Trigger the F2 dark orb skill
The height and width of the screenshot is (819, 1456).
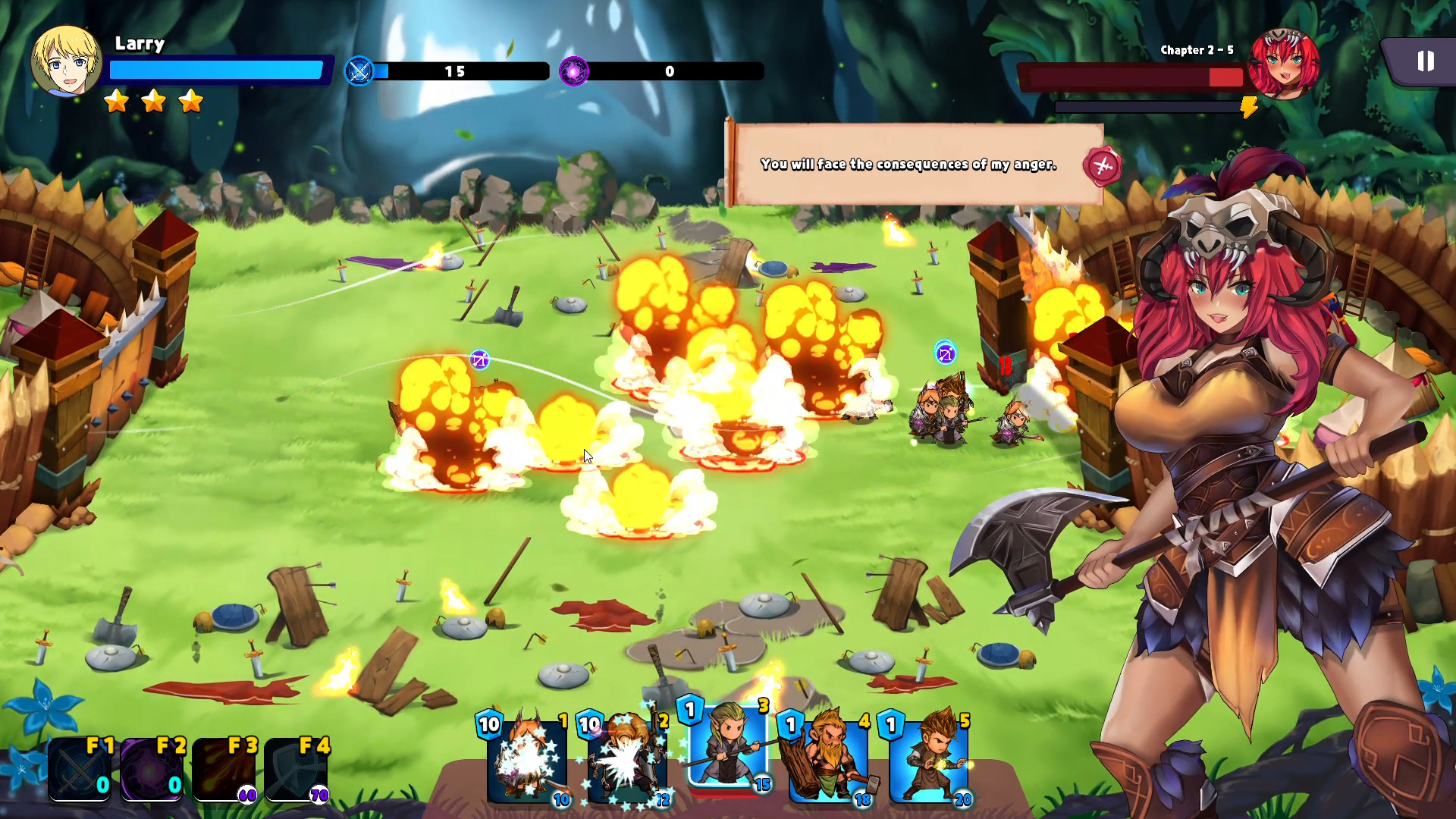pos(152,770)
